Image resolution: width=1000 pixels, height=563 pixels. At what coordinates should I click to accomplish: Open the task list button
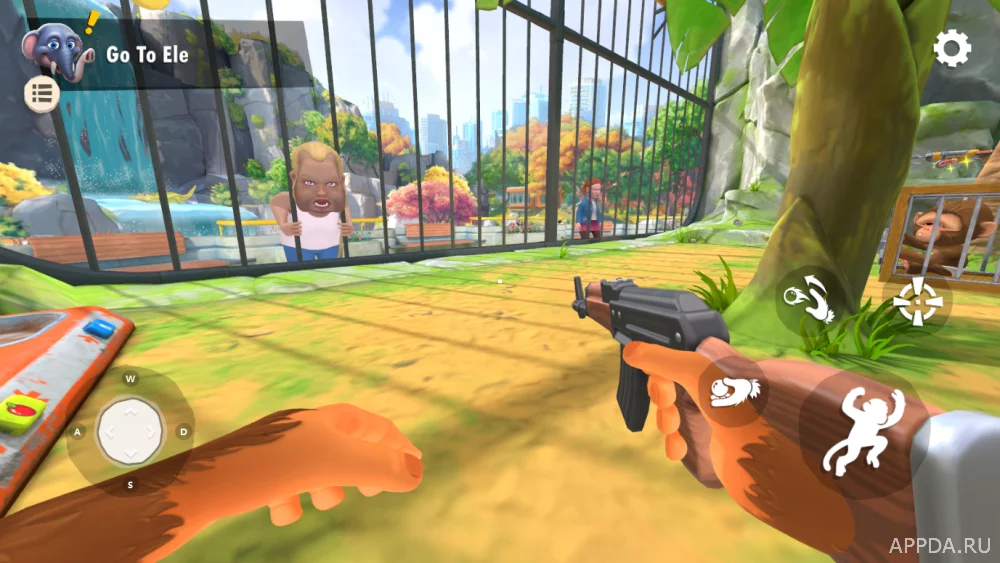point(42,95)
